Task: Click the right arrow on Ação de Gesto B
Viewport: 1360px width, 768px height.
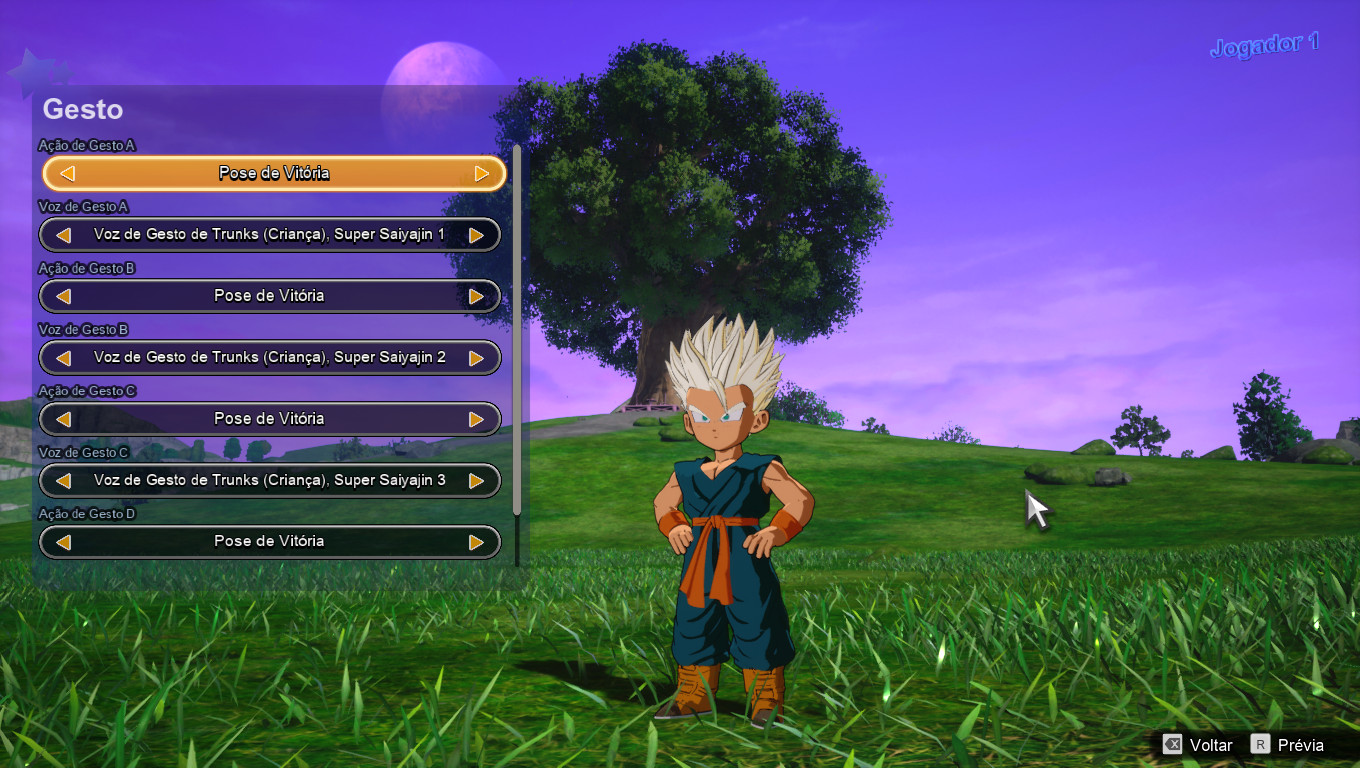Action: [478, 296]
